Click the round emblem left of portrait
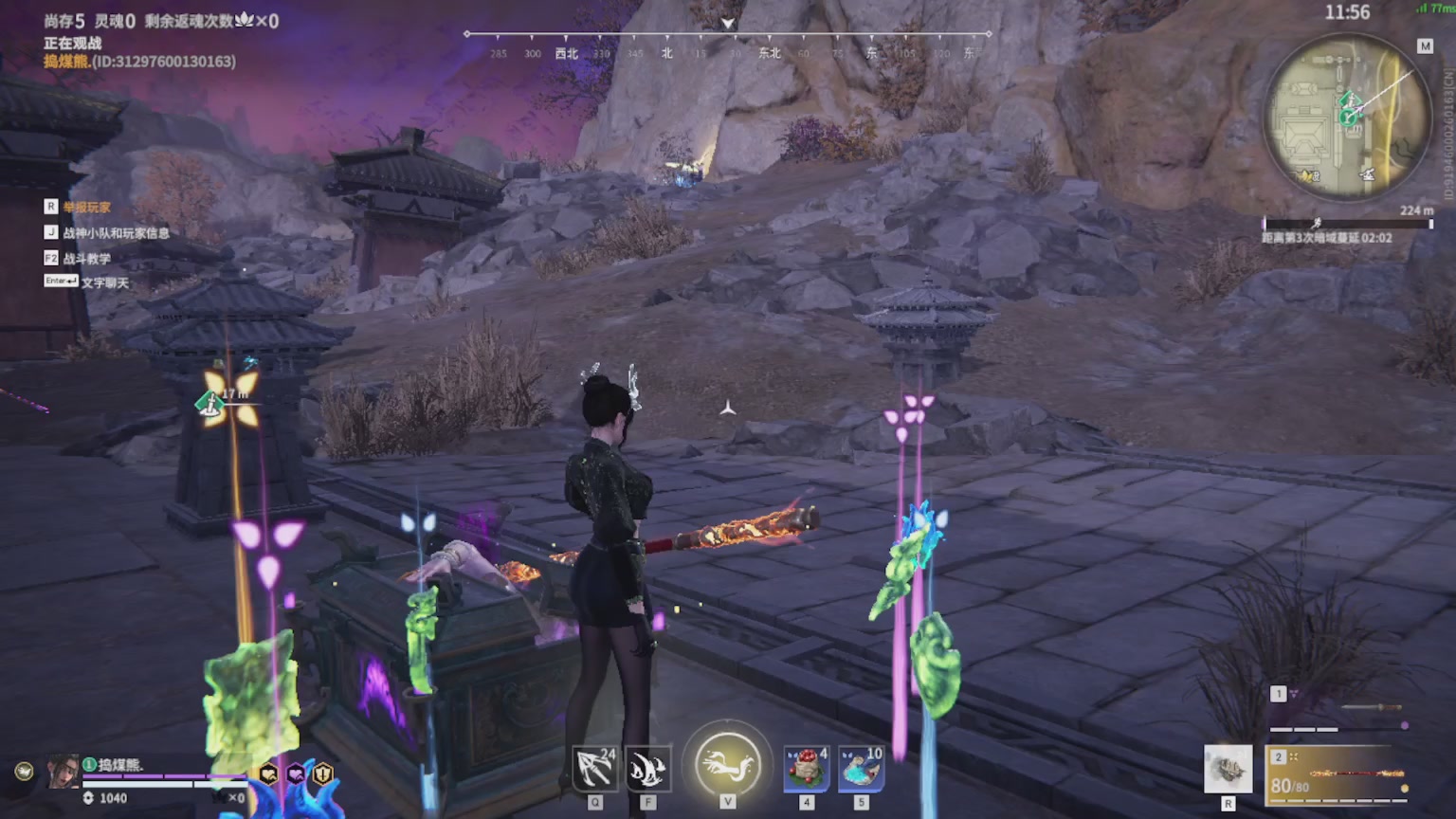Screen dimensions: 1456x819 (x=24, y=772)
